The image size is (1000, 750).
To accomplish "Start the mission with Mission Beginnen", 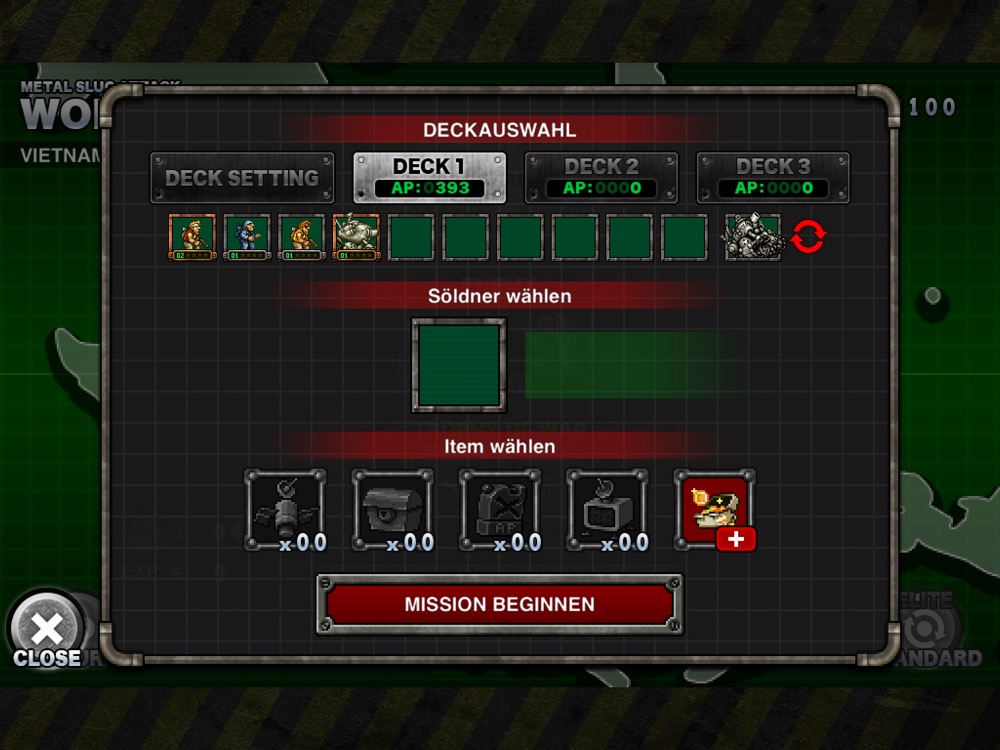I will tap(499, 604).
